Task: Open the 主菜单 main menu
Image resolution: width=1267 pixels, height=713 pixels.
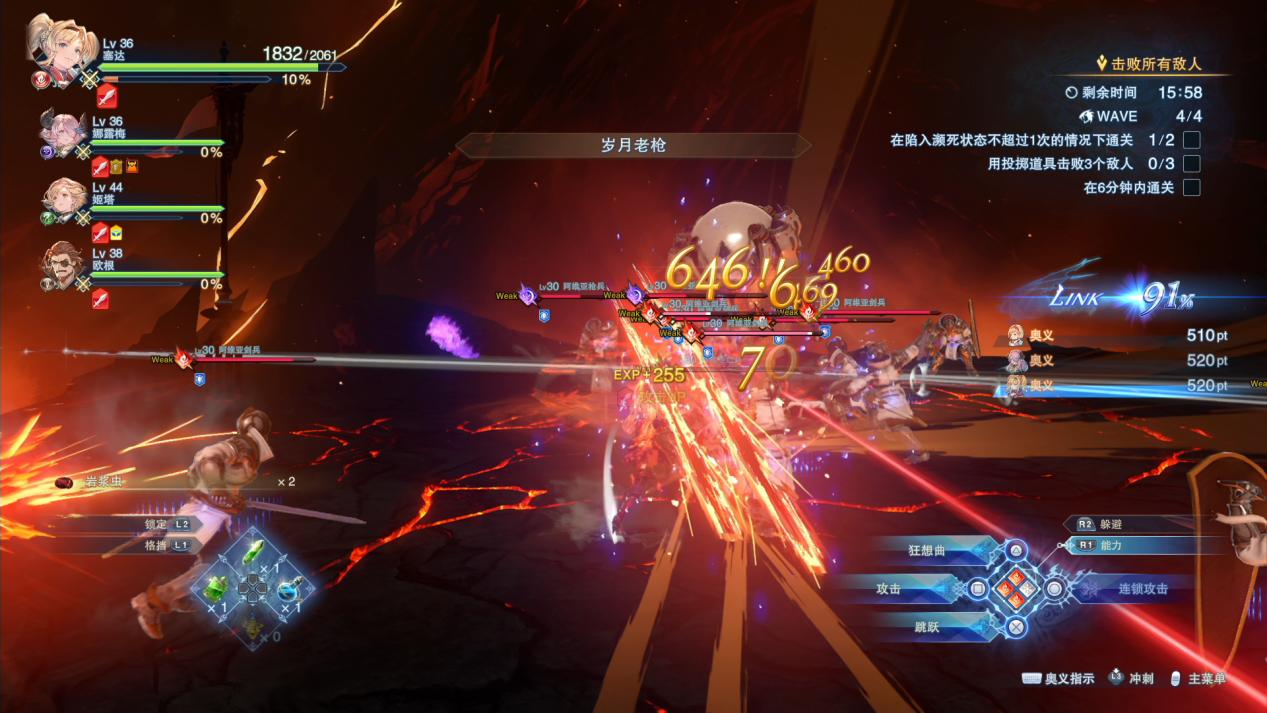Action: (x=1207, y=679)
